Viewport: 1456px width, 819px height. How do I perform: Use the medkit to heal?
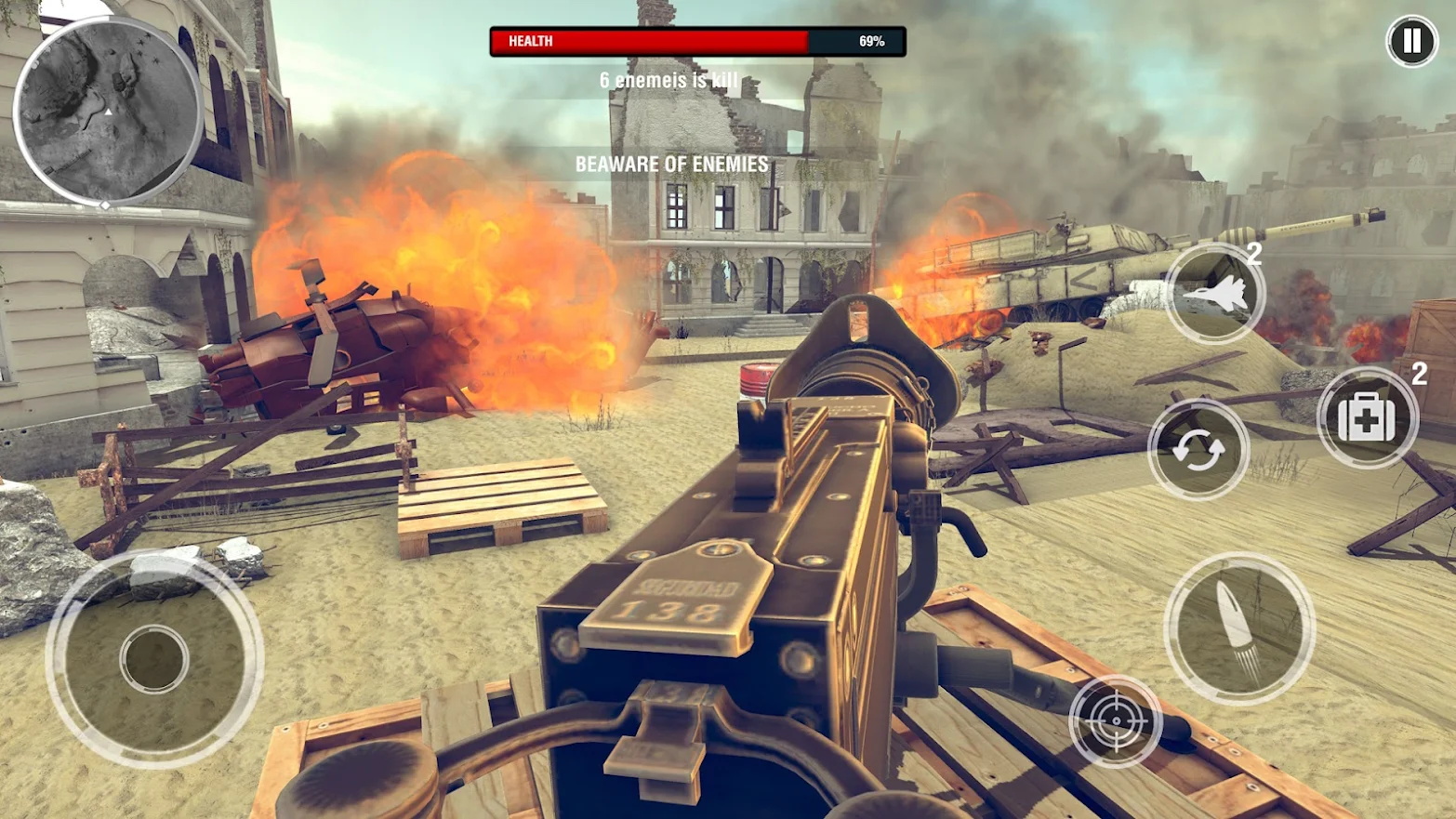tap(1367, 418)
